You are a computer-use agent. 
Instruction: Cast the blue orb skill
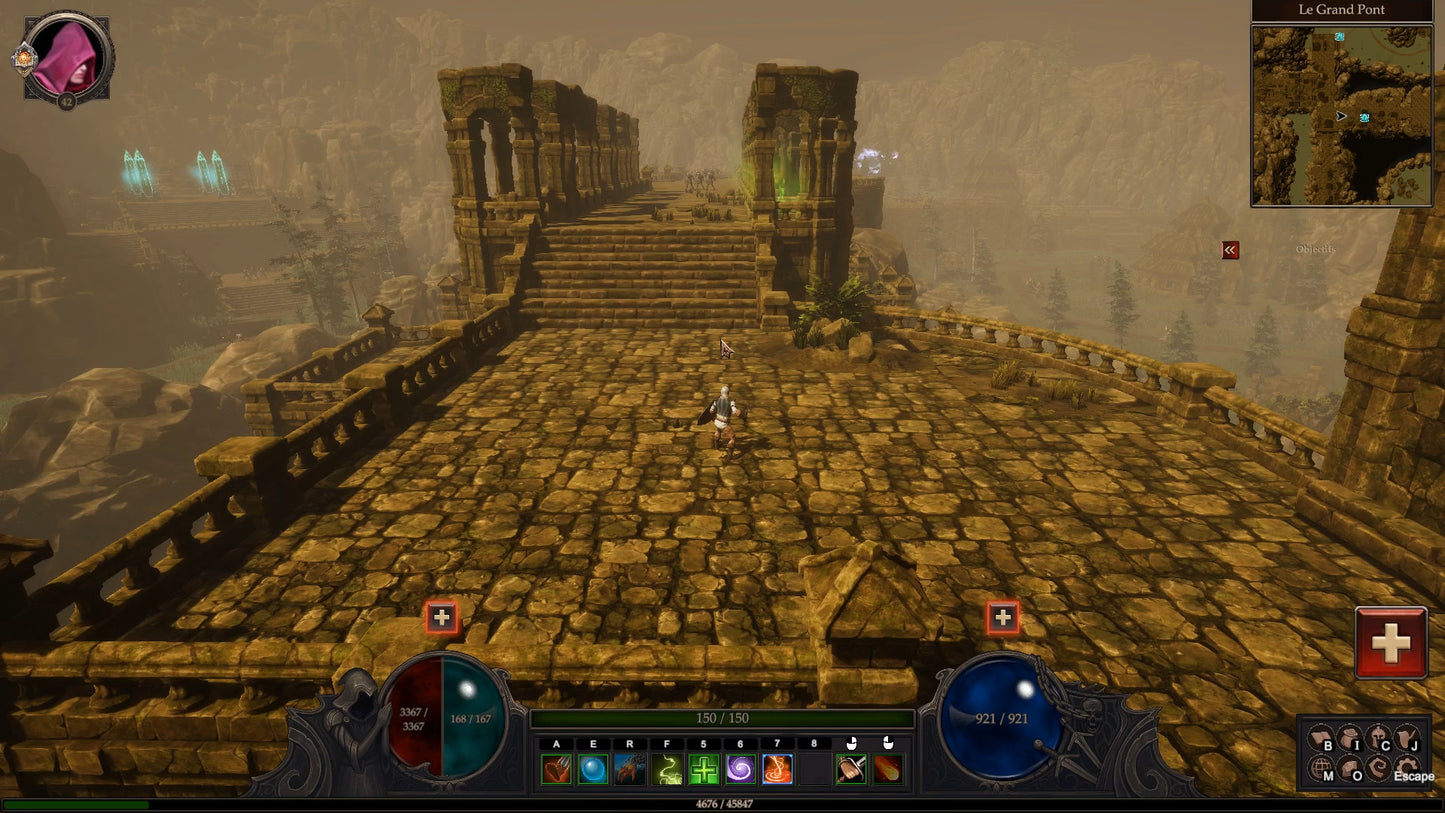(x=593, y=769)
